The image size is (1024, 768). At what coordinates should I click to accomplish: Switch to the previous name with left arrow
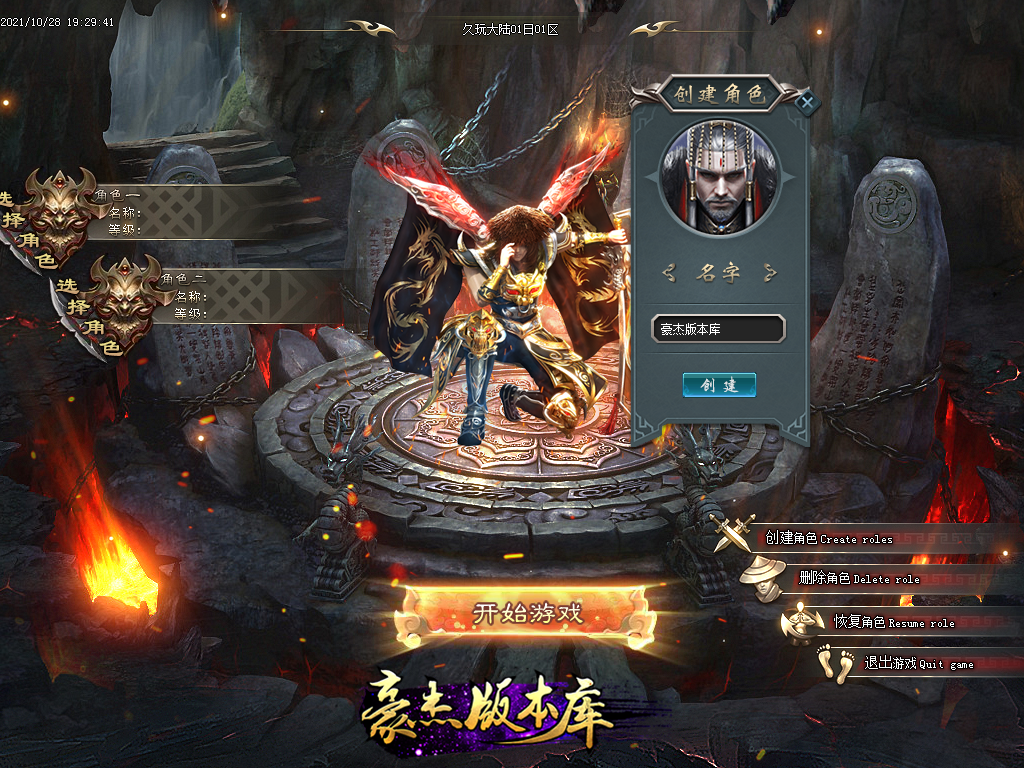[671, 271]
